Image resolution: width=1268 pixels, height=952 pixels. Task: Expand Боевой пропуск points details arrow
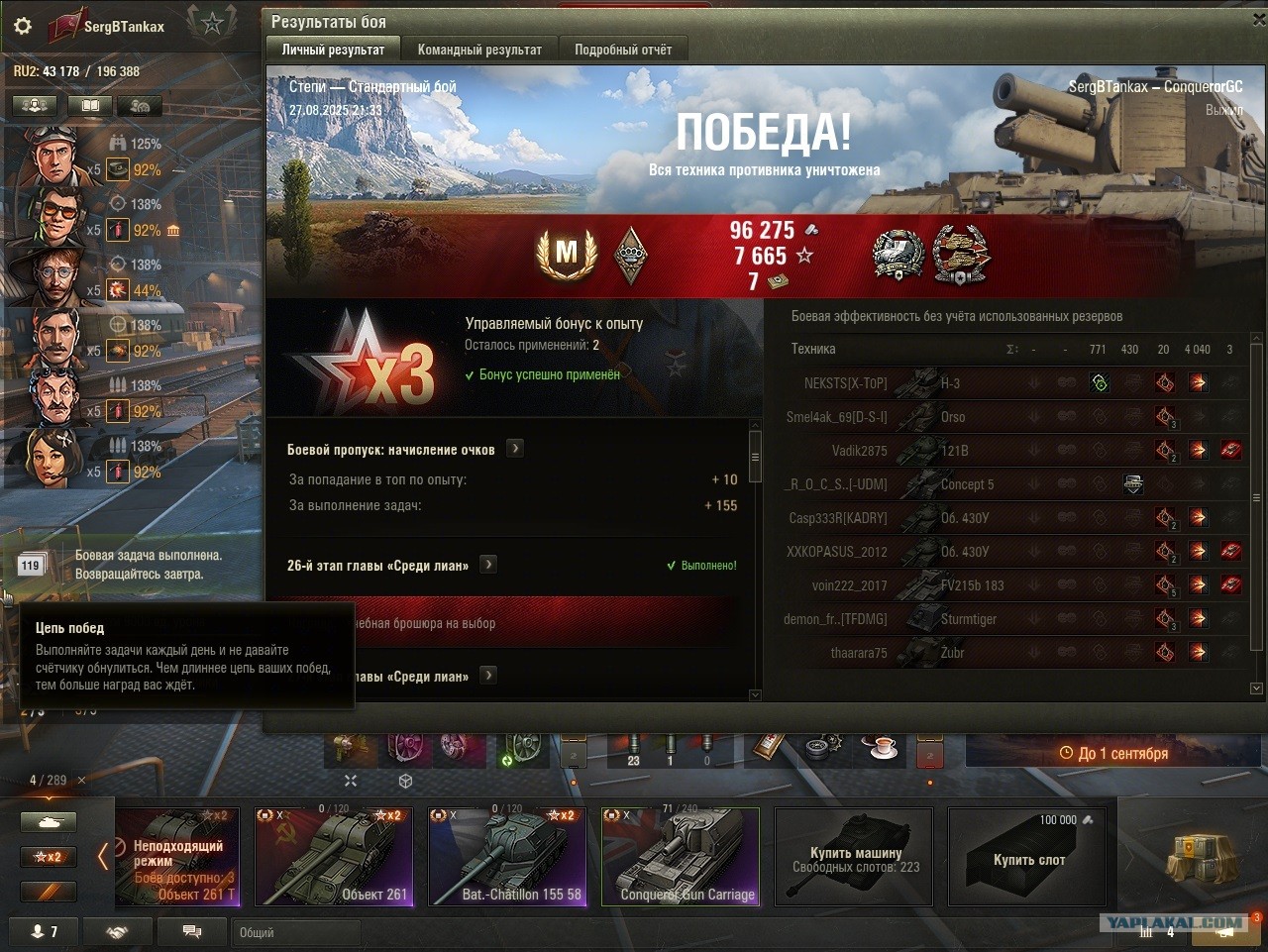(x=515, y=449)
